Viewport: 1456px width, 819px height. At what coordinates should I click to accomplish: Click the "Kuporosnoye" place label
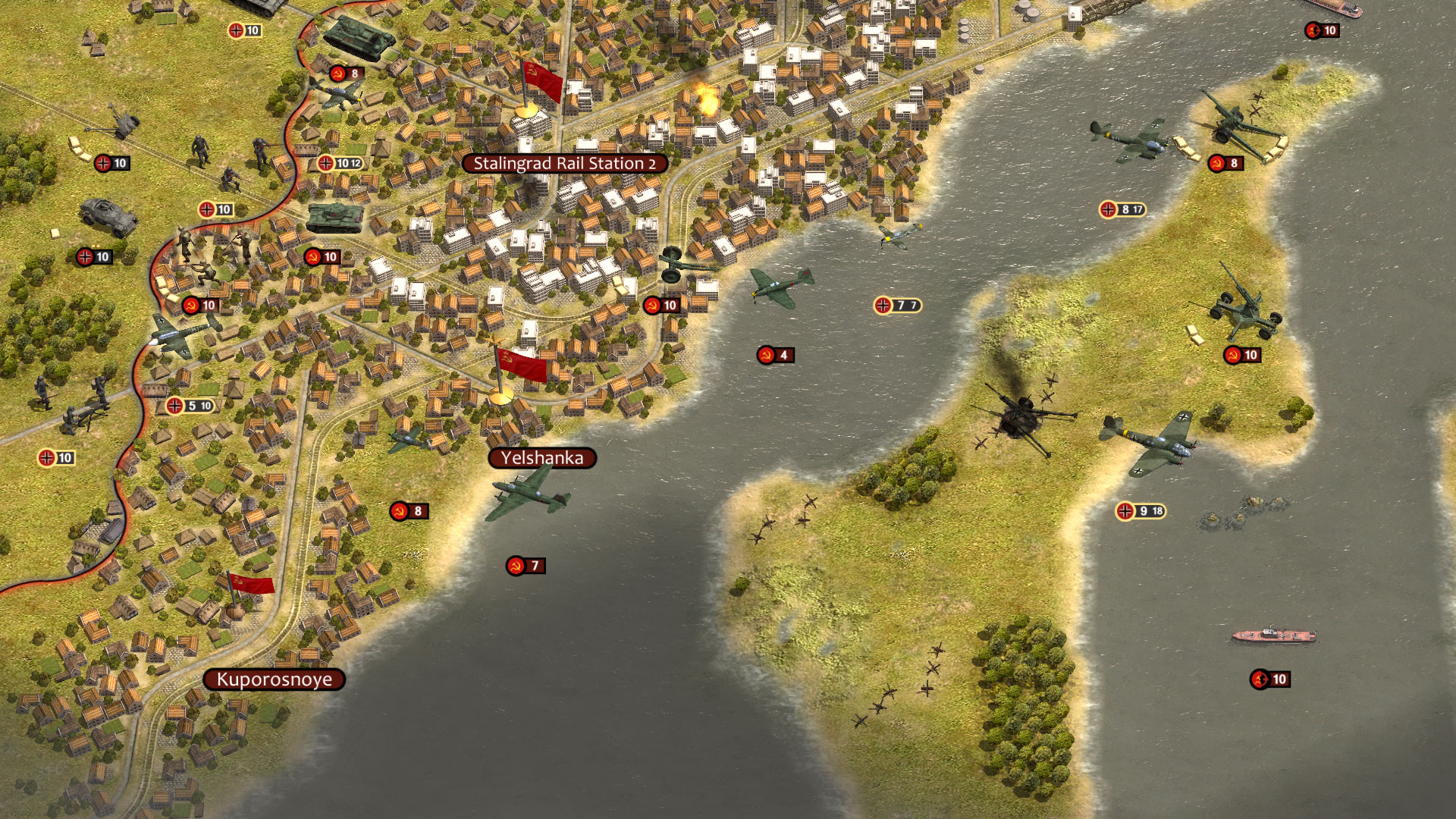point(275,679)
